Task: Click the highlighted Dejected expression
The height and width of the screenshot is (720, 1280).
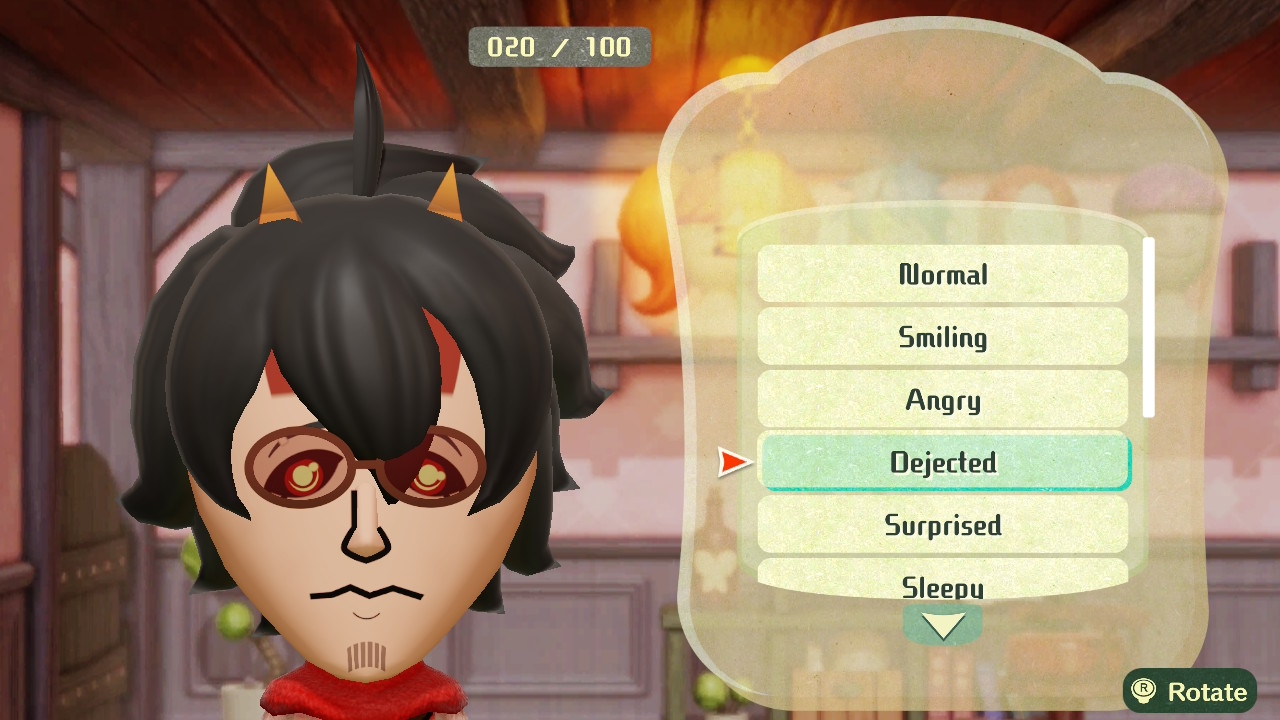Action: tap(944, 462)
